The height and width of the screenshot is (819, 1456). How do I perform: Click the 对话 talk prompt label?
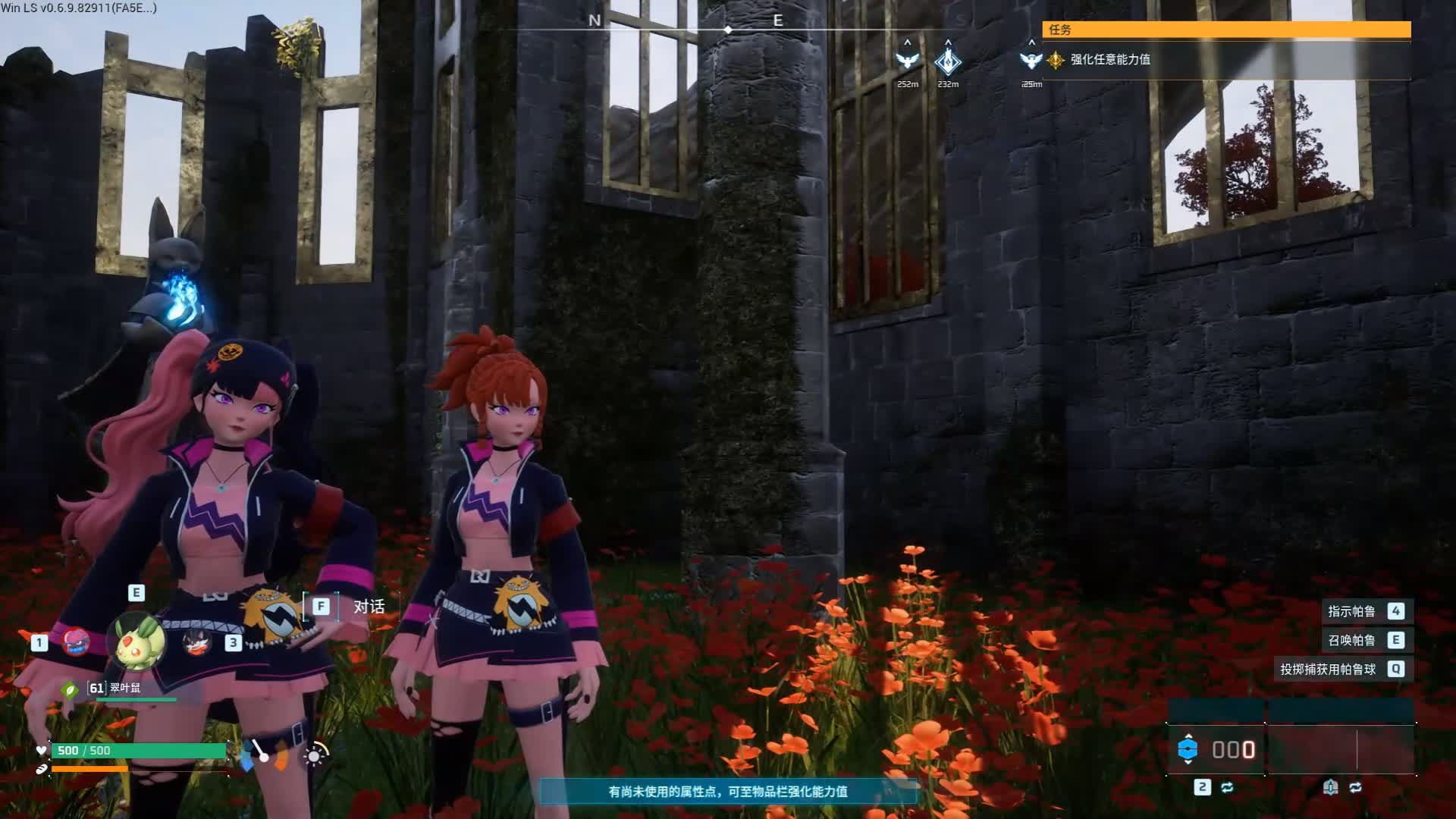[369, 607]
